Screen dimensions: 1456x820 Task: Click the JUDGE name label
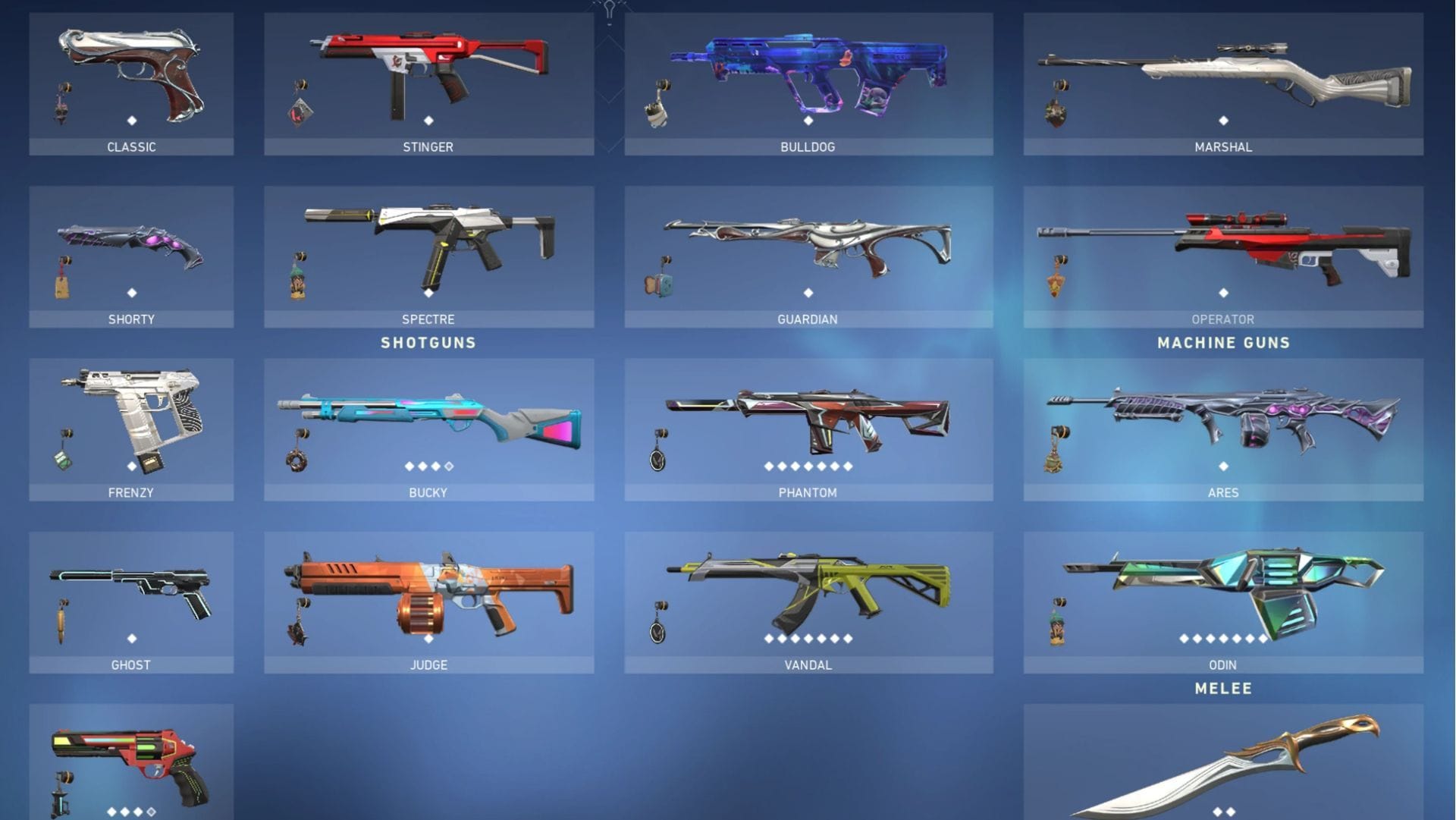(428, 664)
